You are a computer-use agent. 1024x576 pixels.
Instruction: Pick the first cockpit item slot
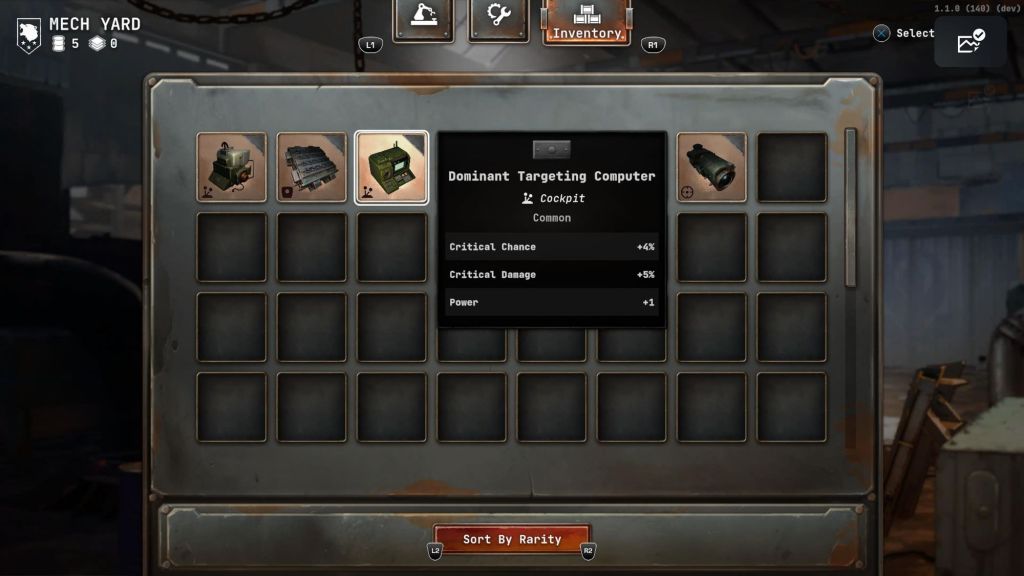pos(232,167)
